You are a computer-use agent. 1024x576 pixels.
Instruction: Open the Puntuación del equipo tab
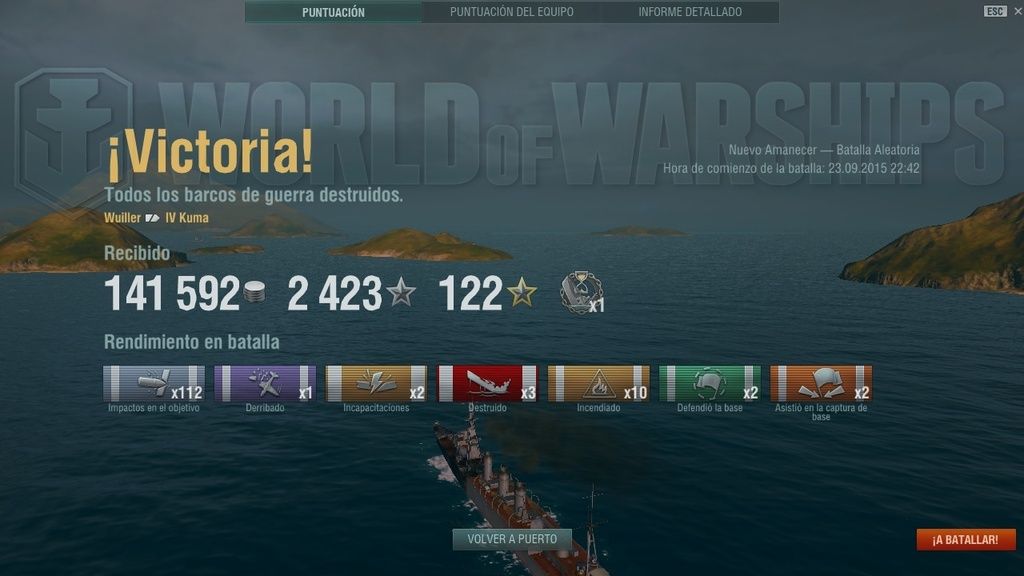511,12
